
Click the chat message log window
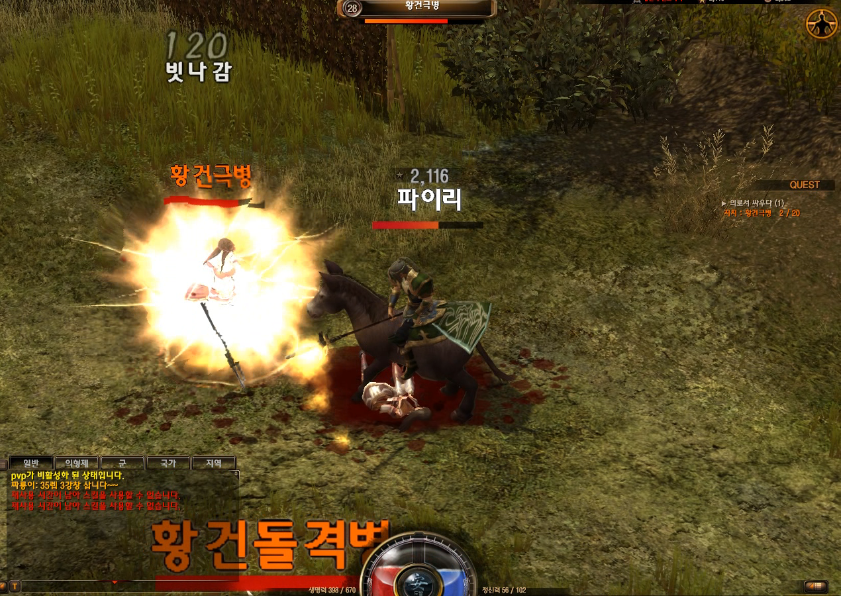(x=120, y=520)
